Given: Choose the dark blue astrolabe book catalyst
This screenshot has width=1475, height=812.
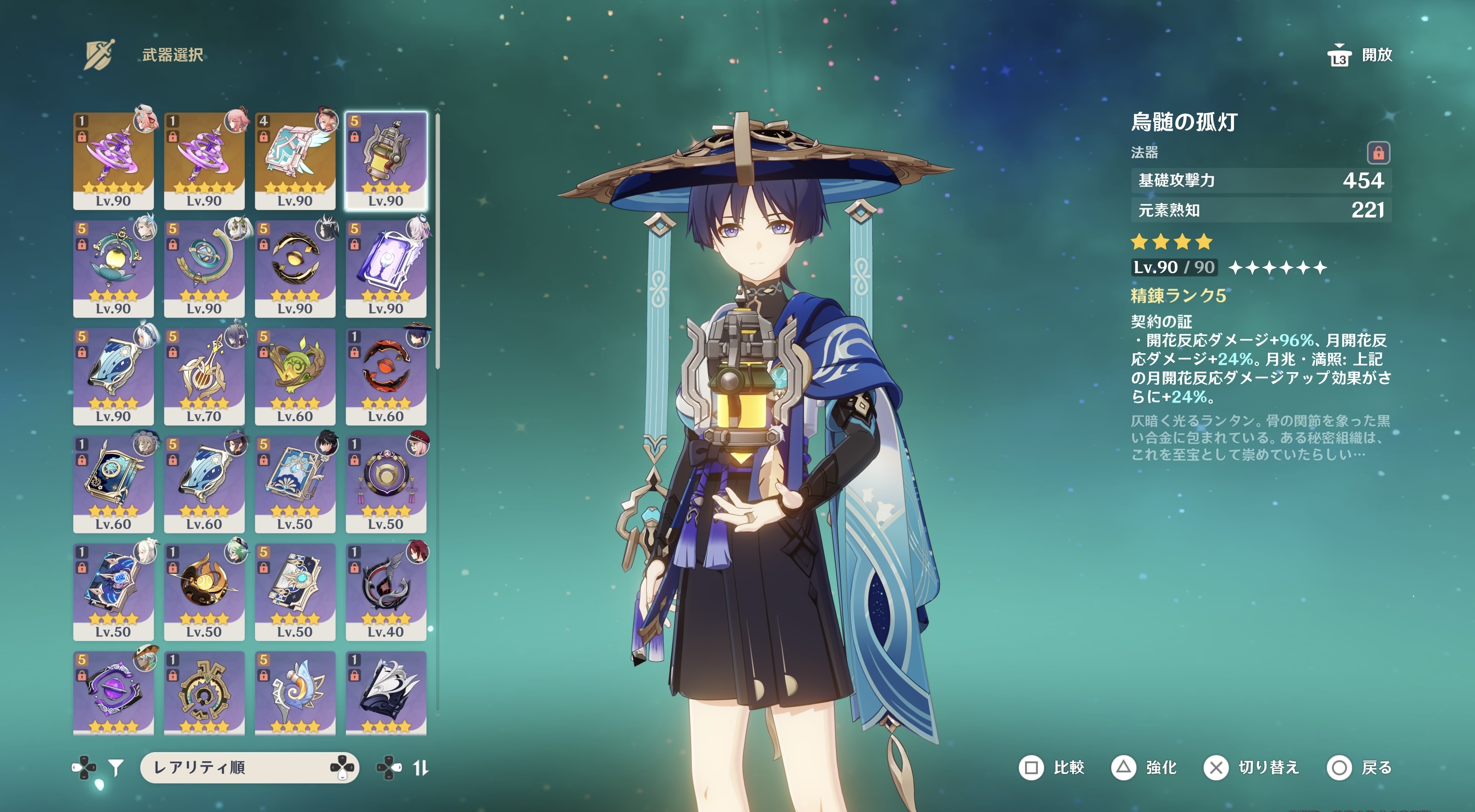Looking at the screenshot, I should click(x=113, y=483).
